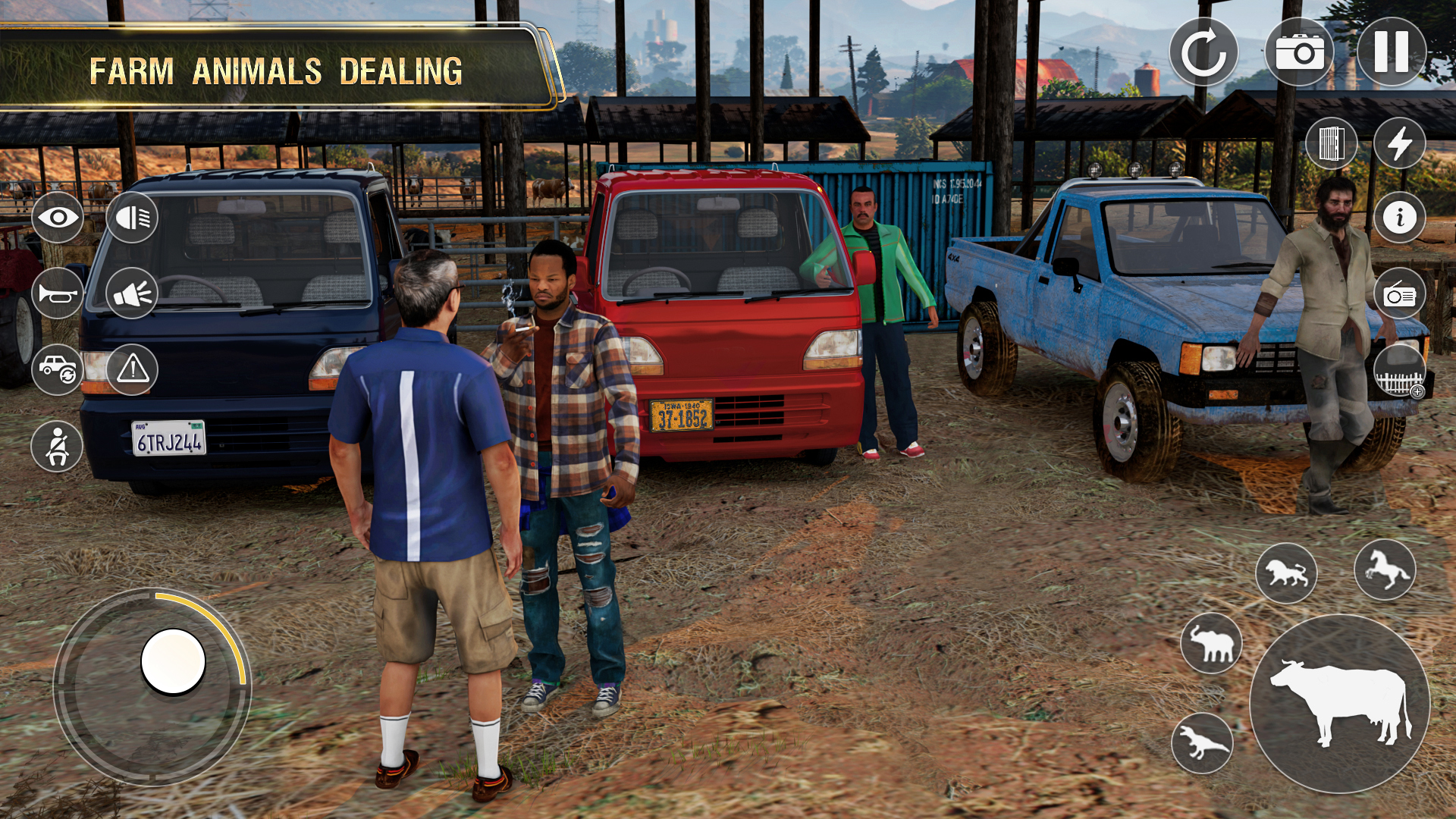Mute sound with the speaker icon
This screenshot has height=819, width=1456.
[x=133, y=293]
